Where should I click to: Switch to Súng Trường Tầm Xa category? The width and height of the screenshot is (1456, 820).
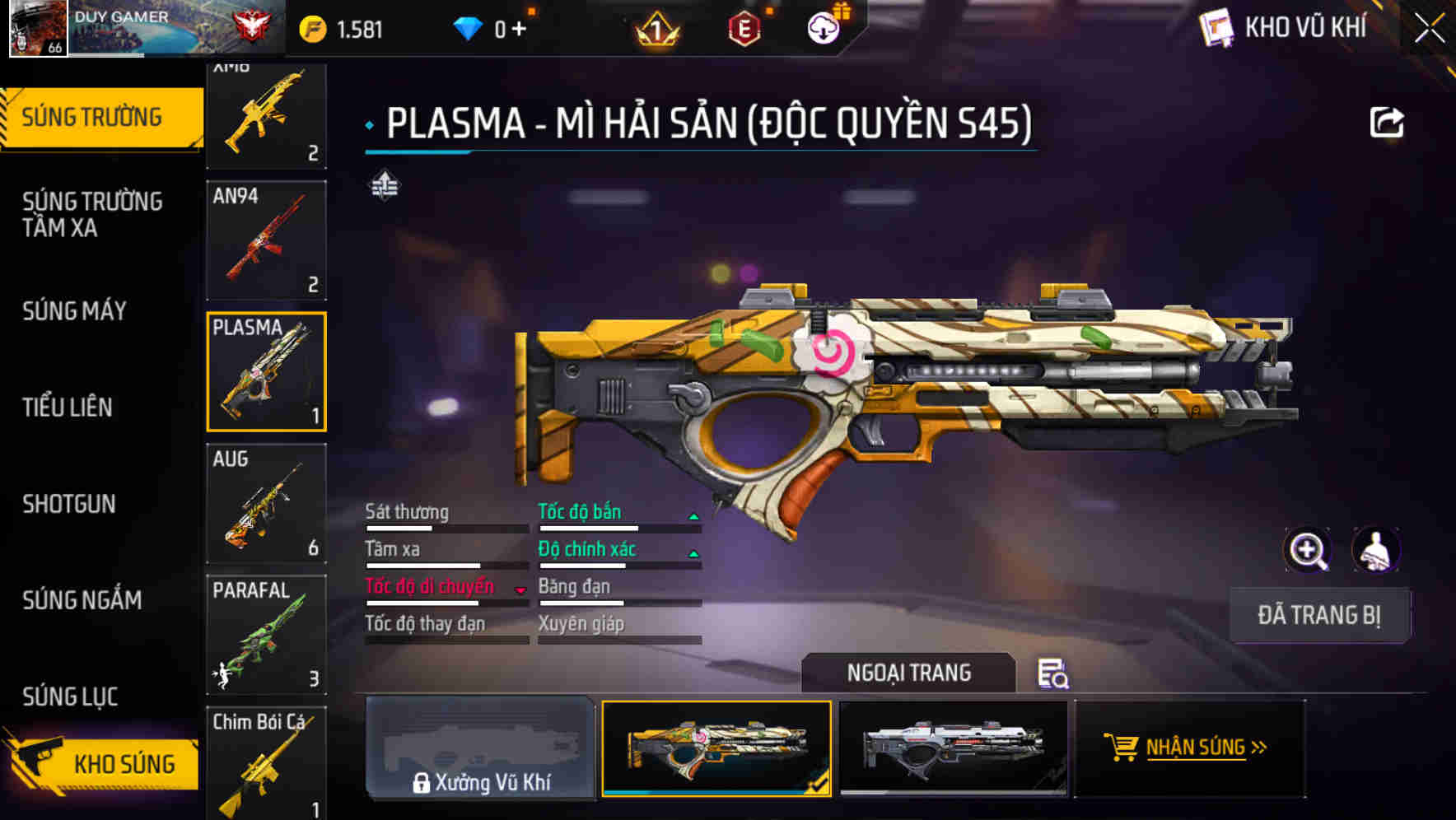point(92,214)
